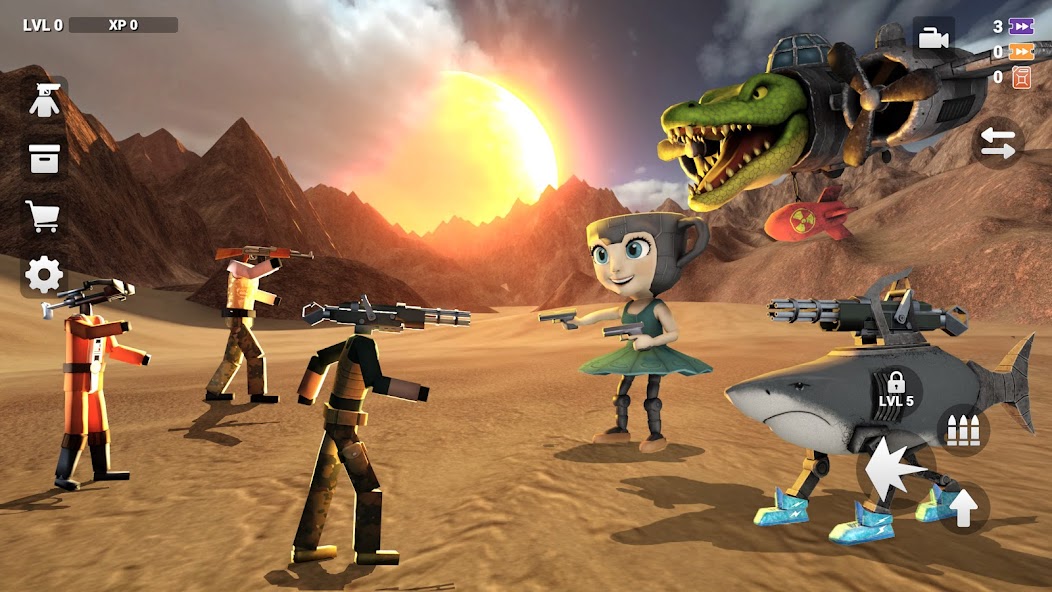
Task: Tap the up arrow jump button
Action: click(x=963, y=508)
